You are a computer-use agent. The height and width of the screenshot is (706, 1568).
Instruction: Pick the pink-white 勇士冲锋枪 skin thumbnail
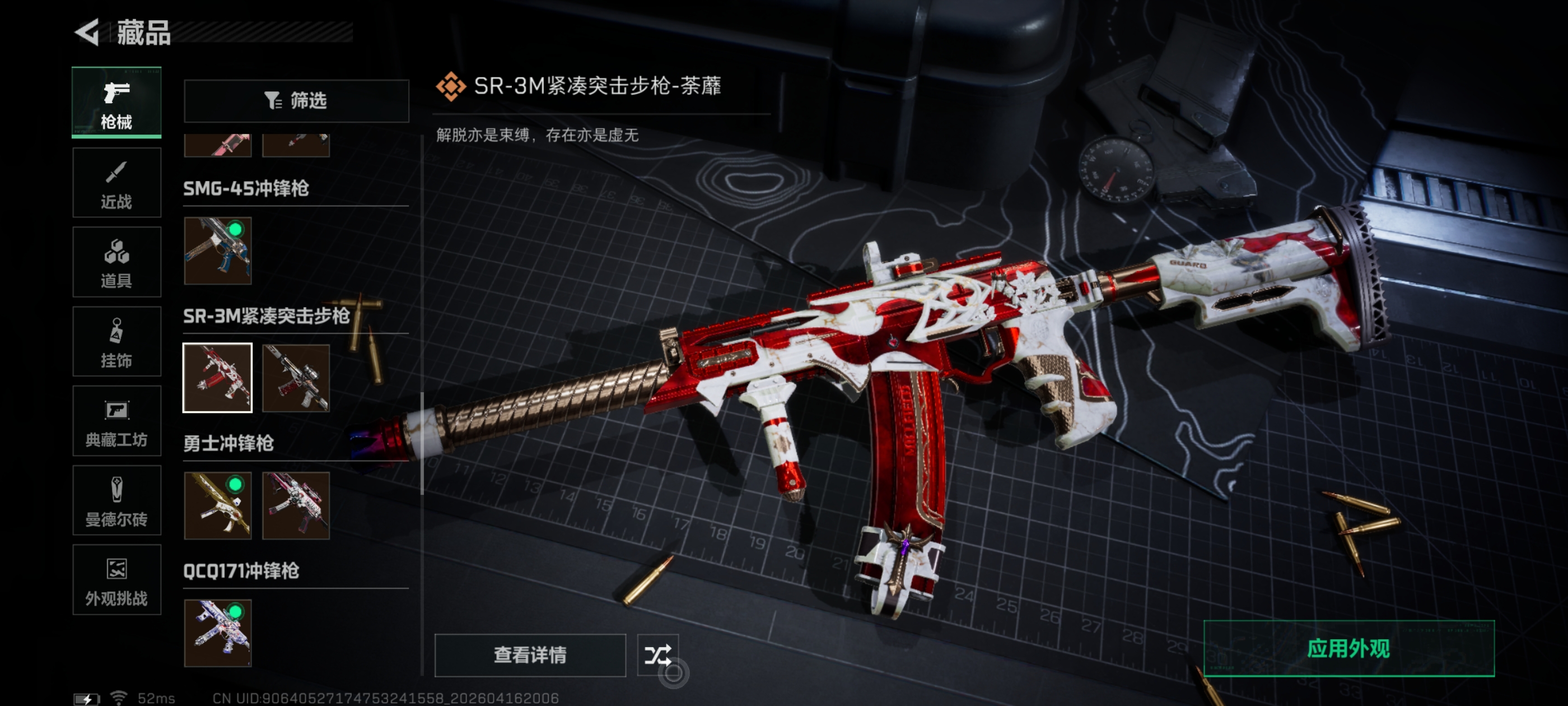point(296,505)
